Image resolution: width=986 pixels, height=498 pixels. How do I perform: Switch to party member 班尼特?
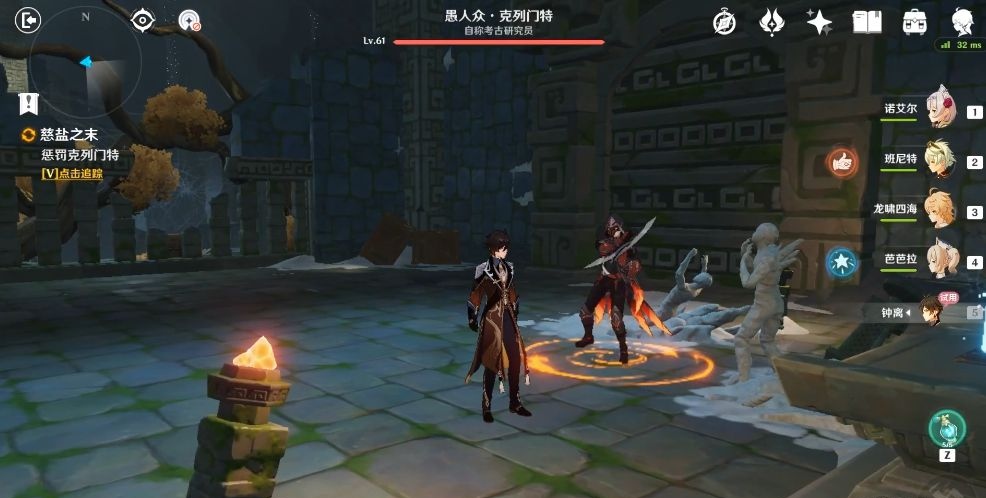click(x=940, y=160)
